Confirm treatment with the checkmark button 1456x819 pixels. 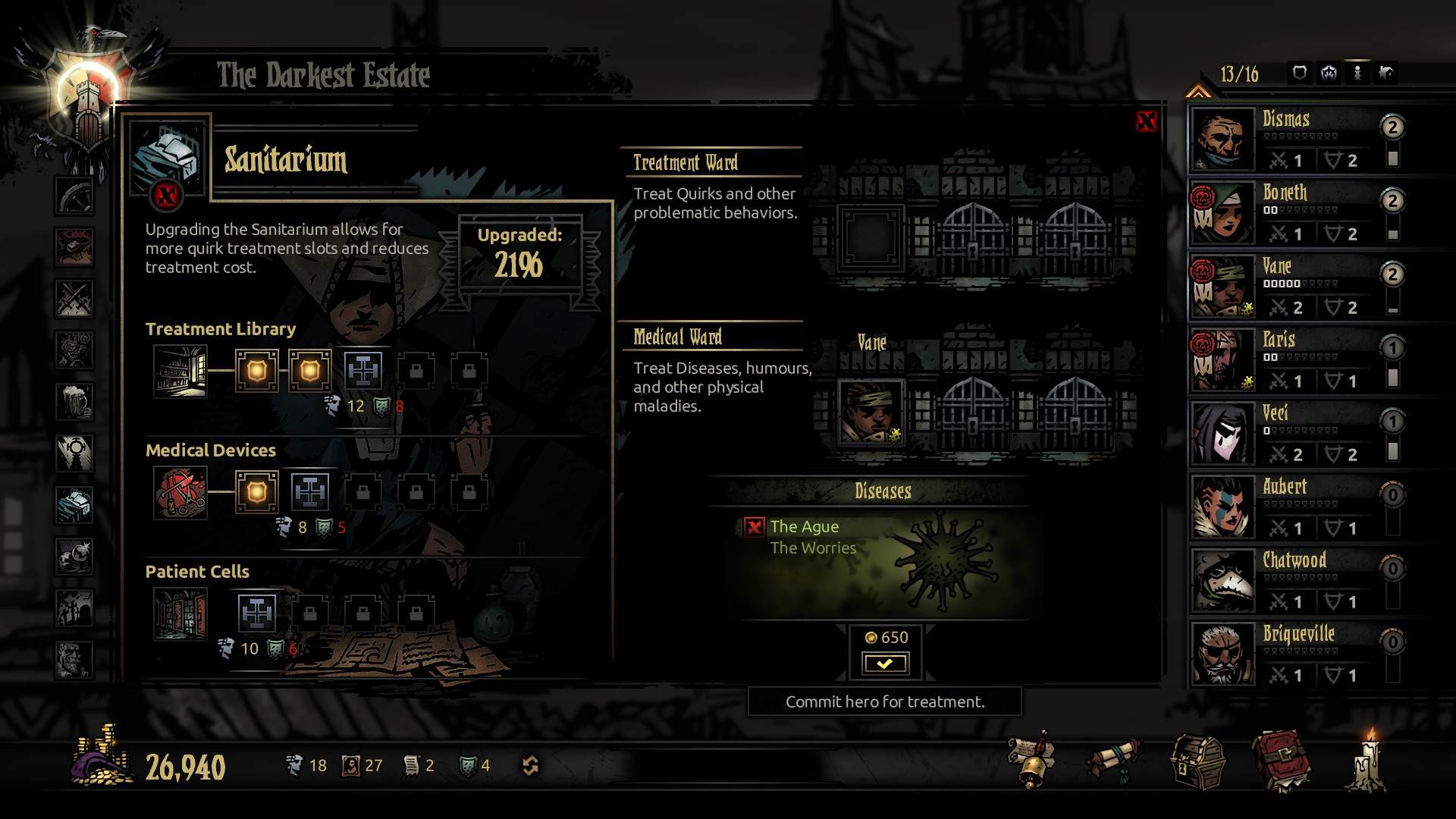pos(884,664)
